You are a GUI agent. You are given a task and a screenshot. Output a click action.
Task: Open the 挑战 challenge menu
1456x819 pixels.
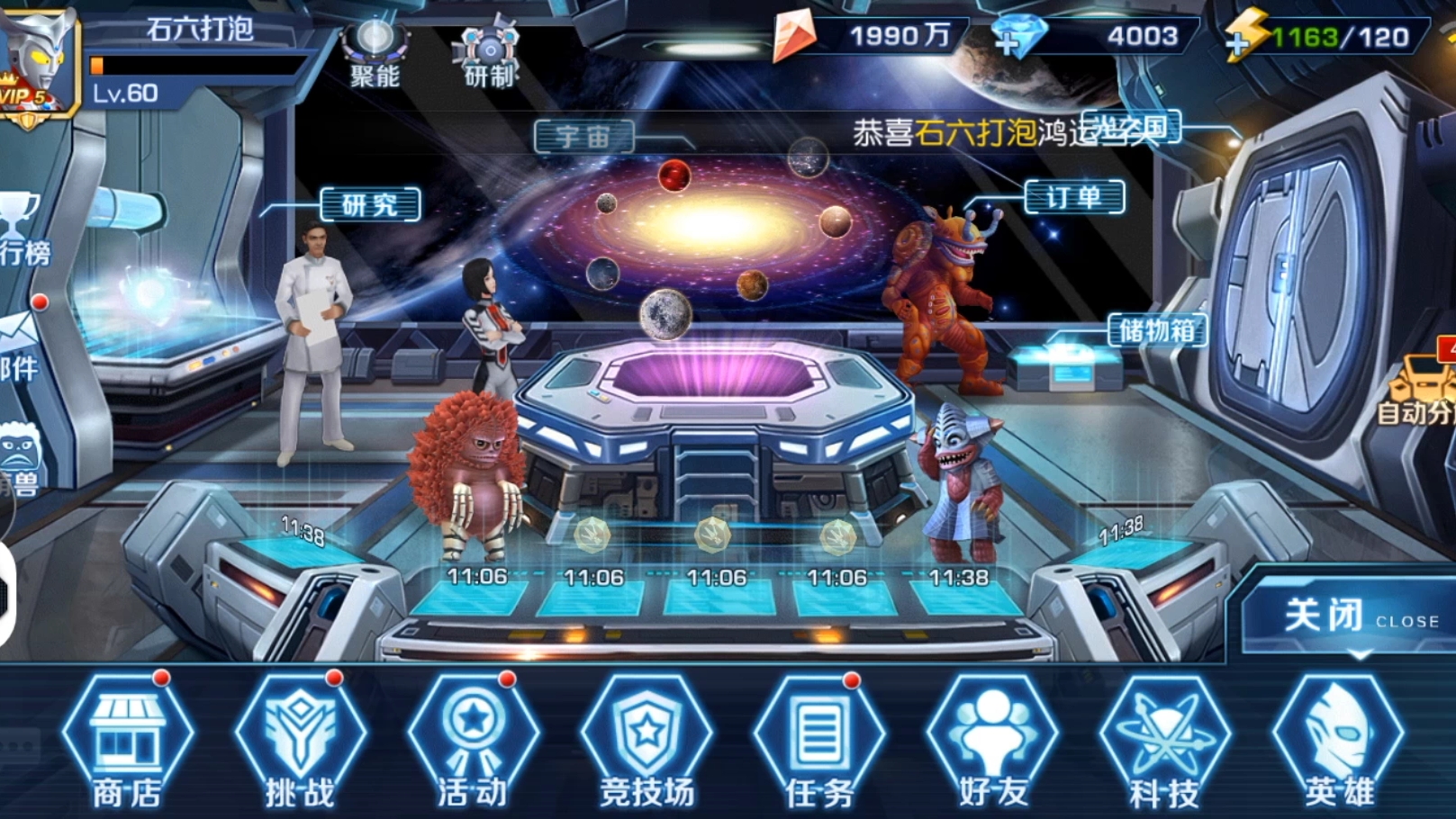[x=300, y=741]
